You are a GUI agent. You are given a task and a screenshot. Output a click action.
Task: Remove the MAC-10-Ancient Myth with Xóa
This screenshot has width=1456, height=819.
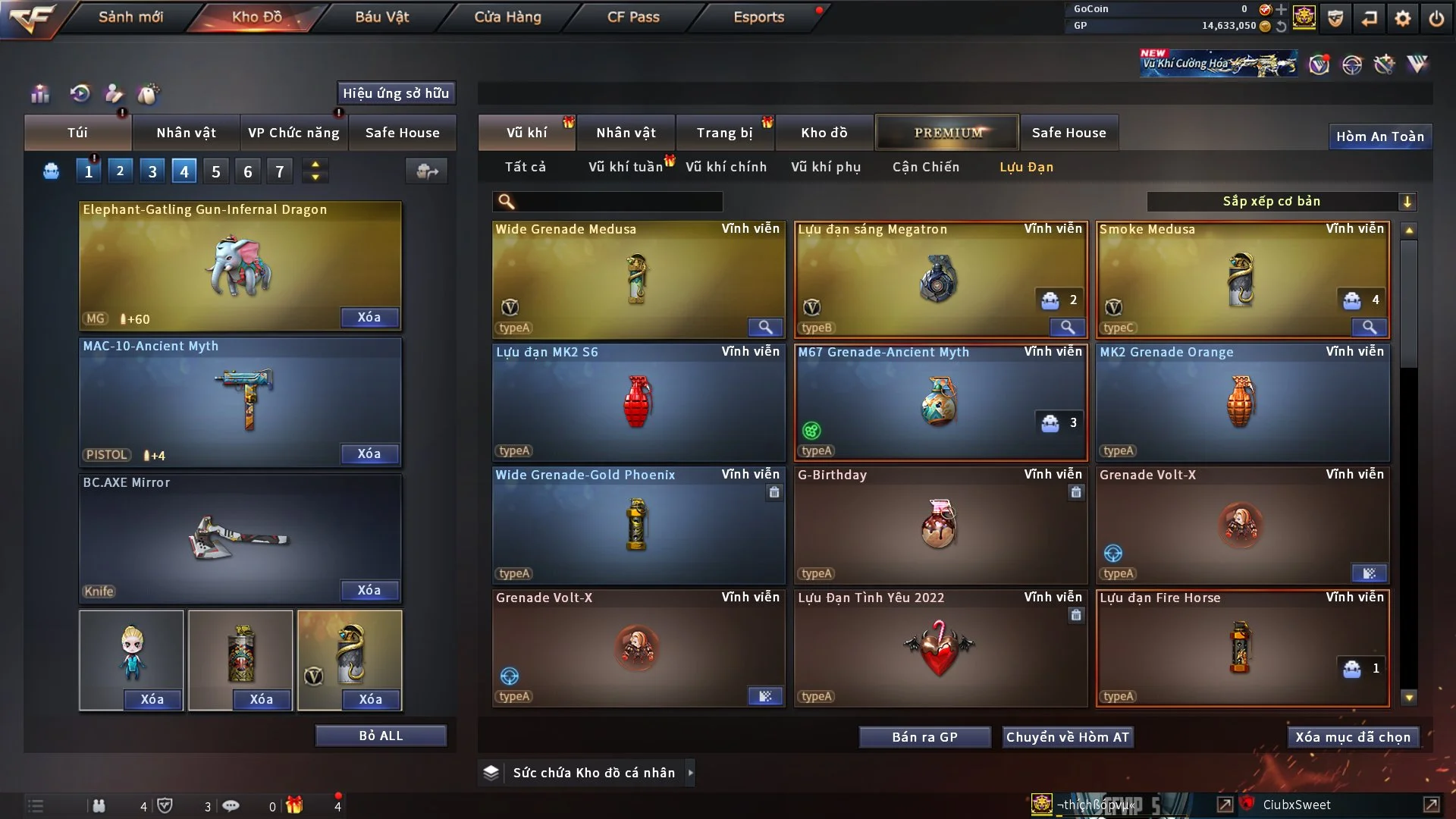click(369, 453)
